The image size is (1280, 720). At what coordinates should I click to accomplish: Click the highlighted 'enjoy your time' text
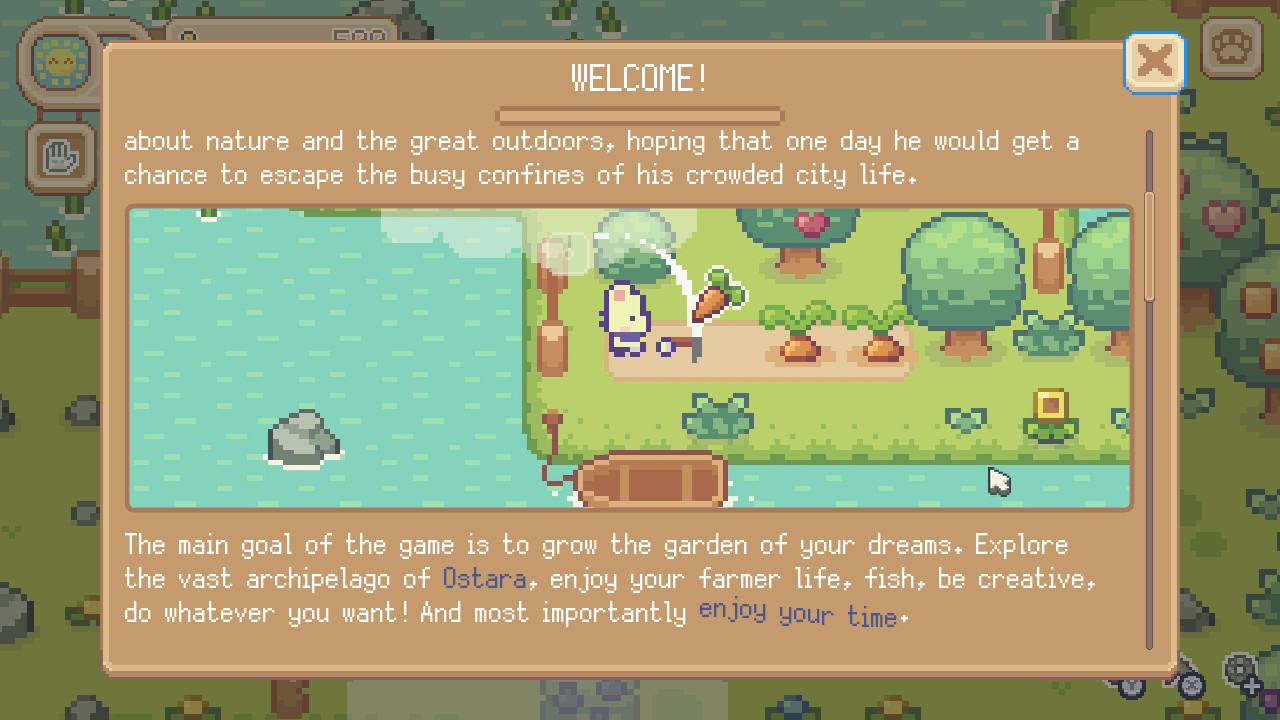tap(799, 612)
